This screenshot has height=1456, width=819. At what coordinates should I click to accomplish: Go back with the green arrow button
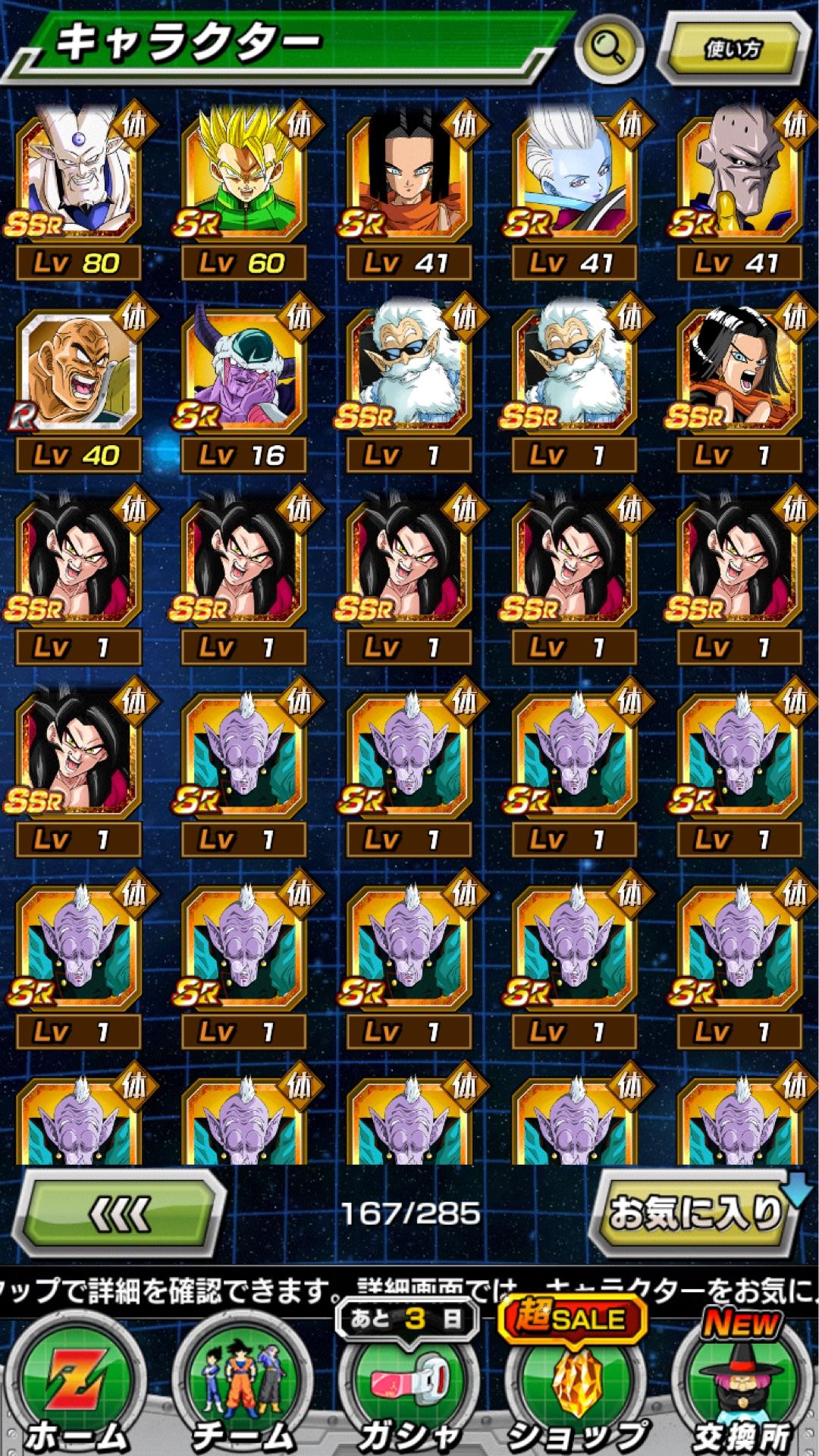120,1215
